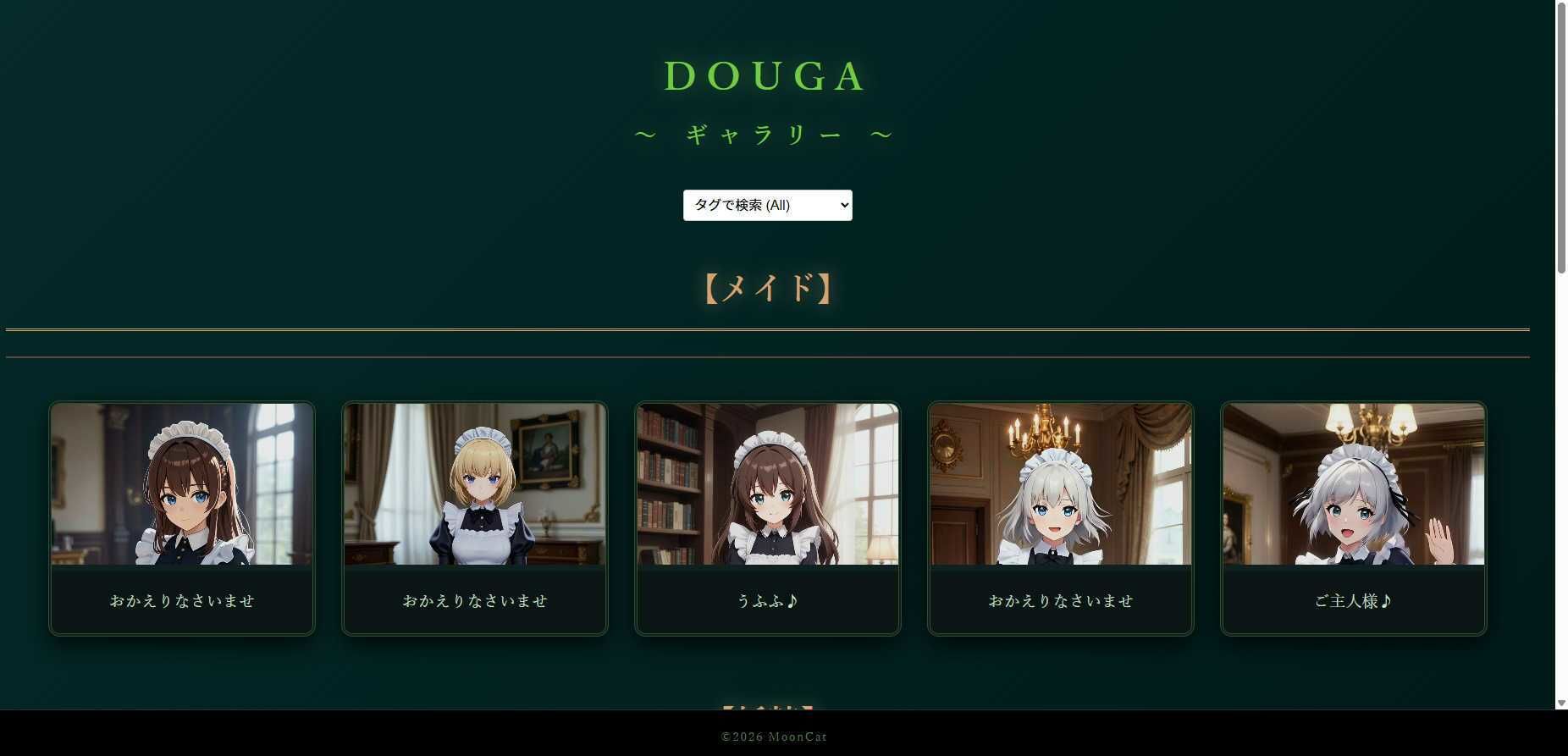
Task: Click the second おかえりなさいませ caption
Action: point(474,601)
